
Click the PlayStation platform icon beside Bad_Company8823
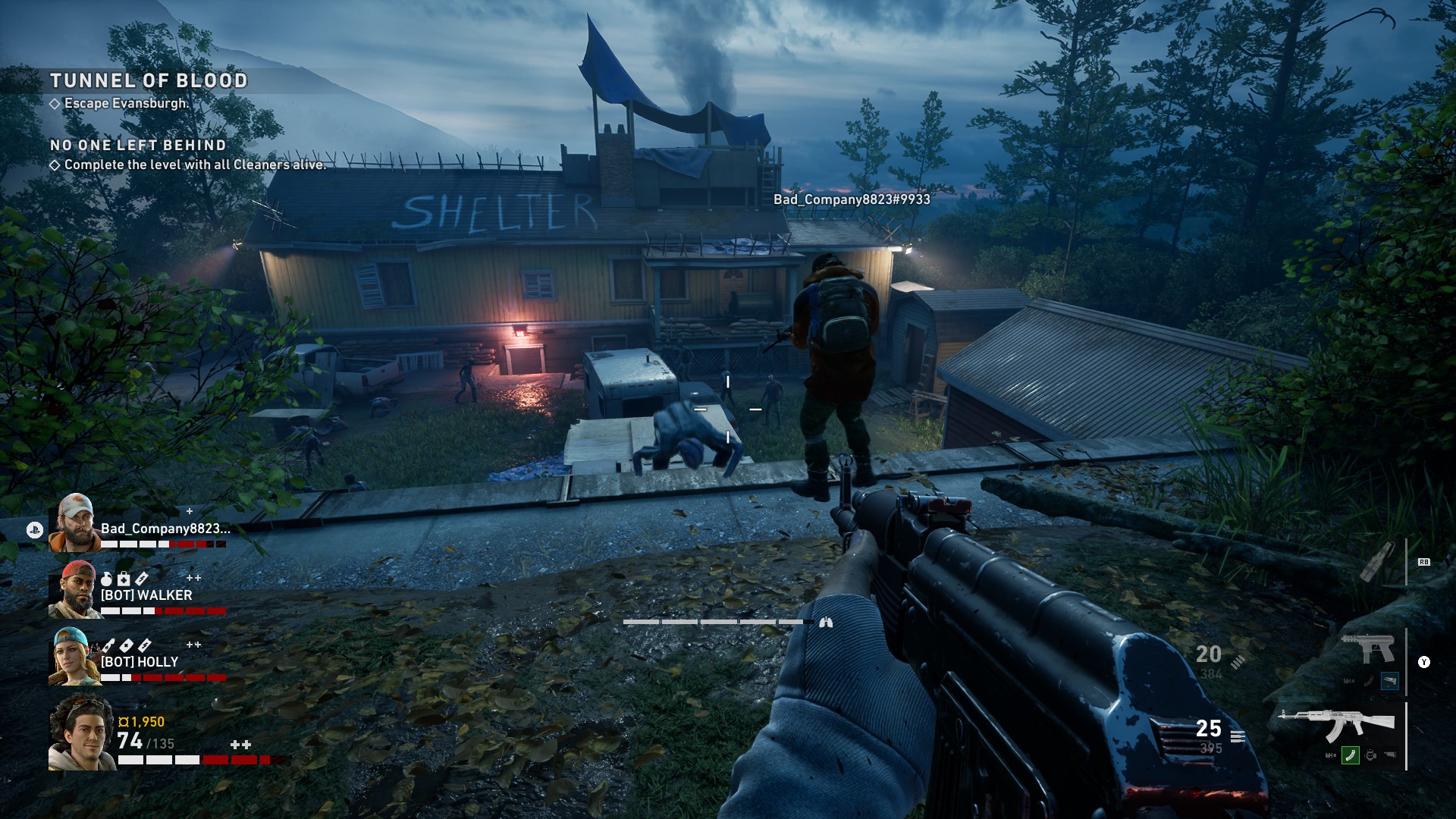click(34, 530)
